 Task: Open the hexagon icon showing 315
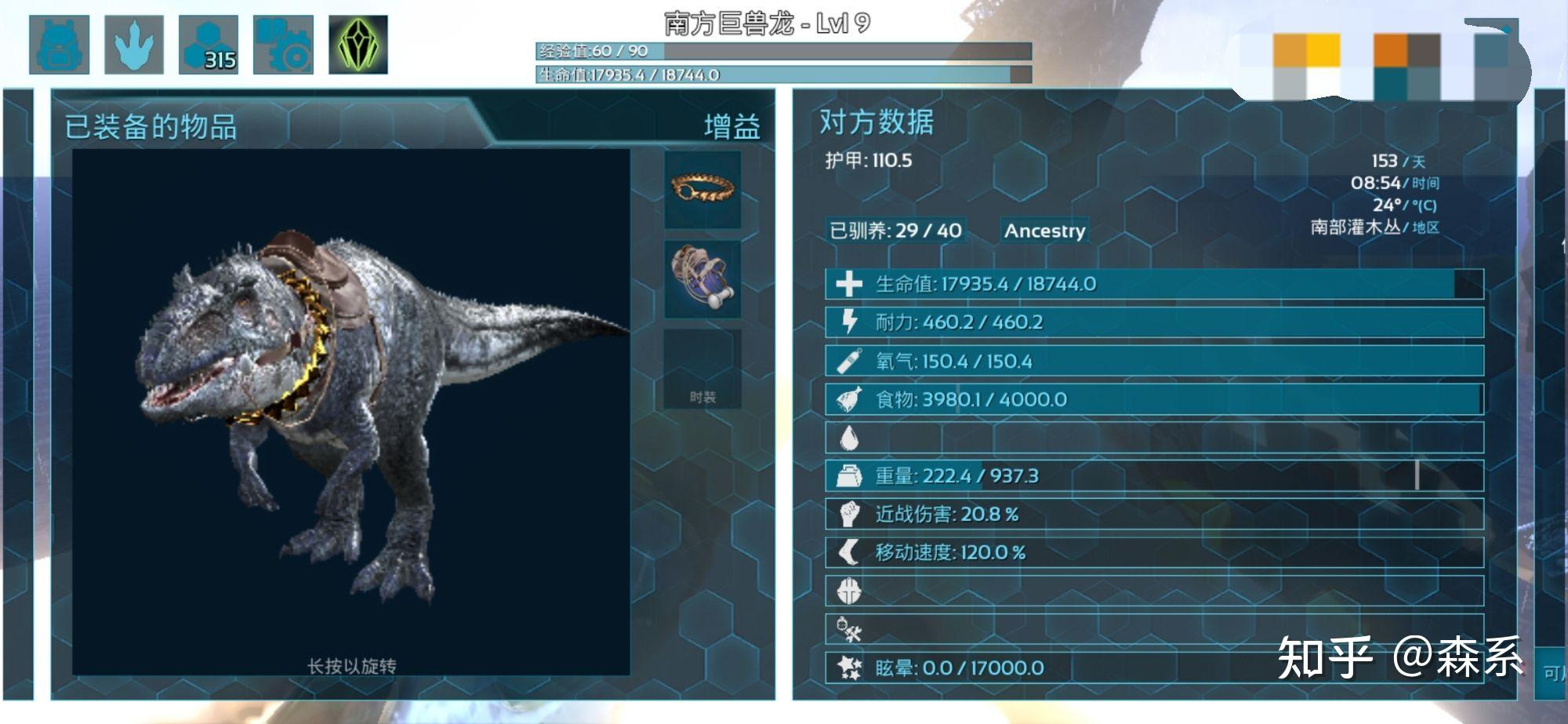point(209,45)
